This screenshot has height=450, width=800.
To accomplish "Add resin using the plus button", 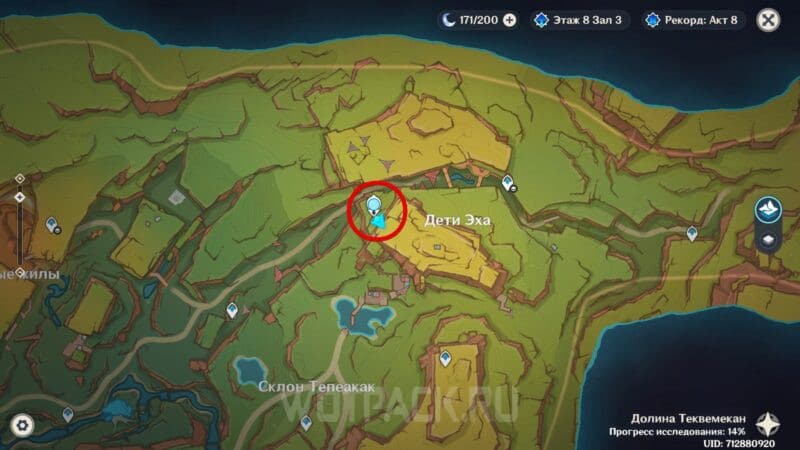I will point(510,19).
